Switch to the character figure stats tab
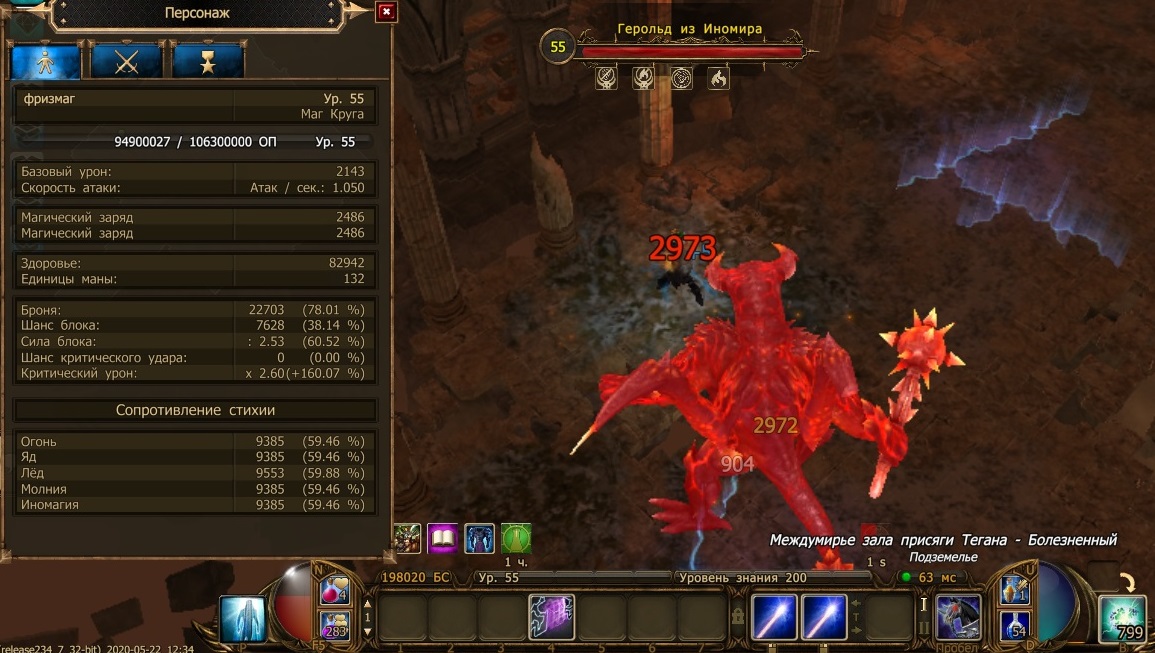 46,61
